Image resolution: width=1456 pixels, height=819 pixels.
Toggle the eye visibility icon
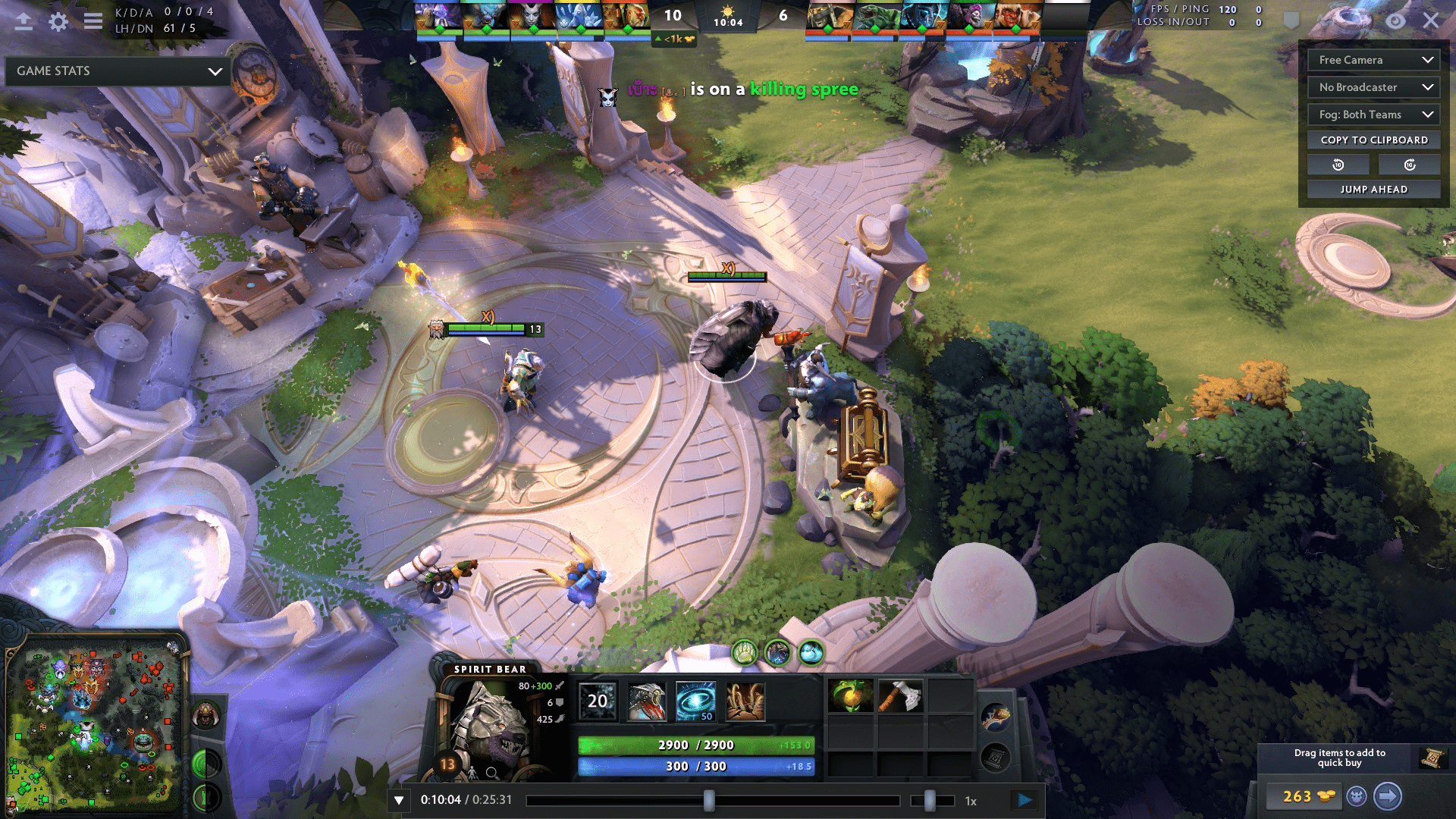pyautogui.click(x=1395, y=21)
